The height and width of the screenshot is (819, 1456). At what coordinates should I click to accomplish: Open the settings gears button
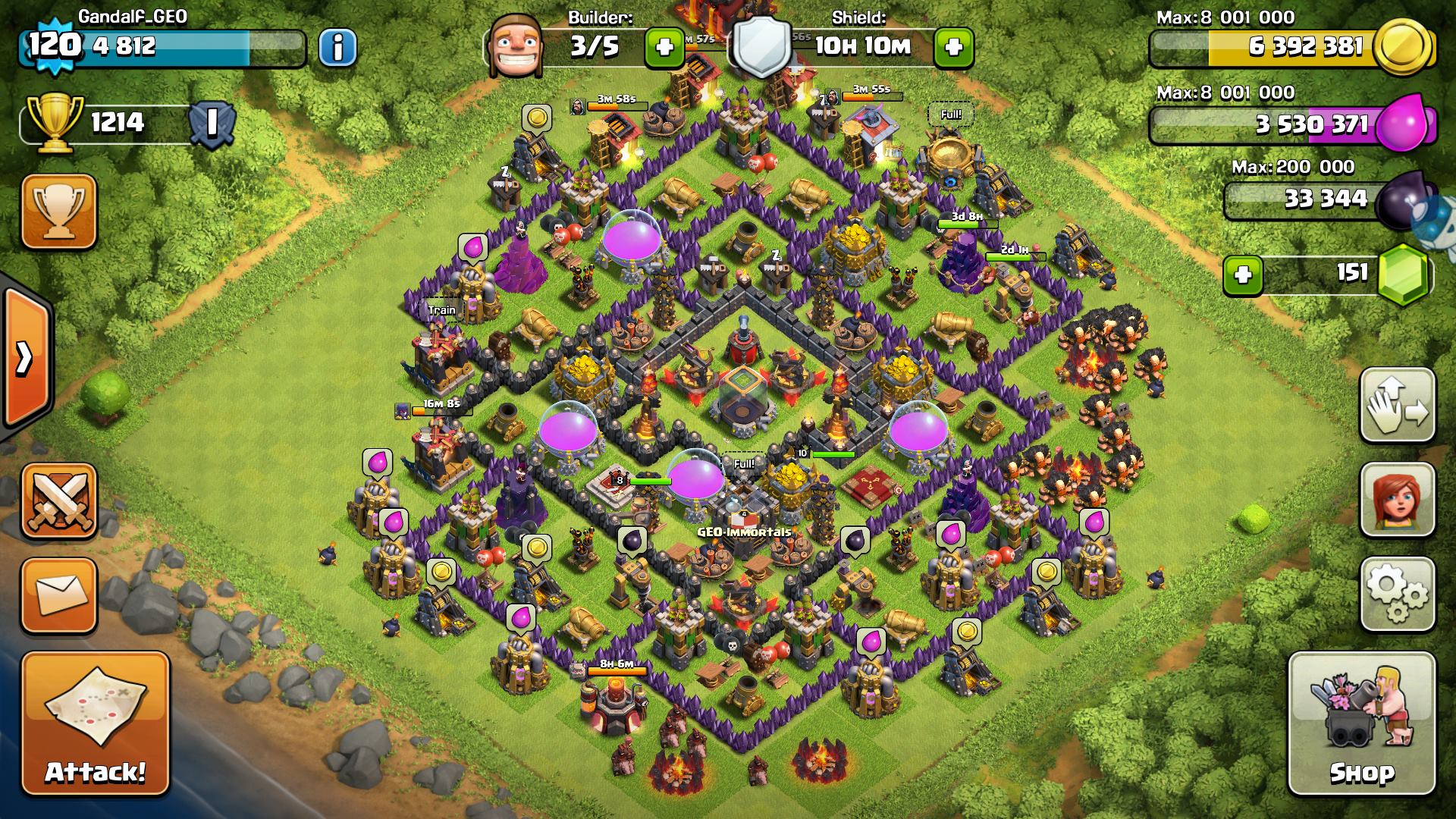(1397, 595)
